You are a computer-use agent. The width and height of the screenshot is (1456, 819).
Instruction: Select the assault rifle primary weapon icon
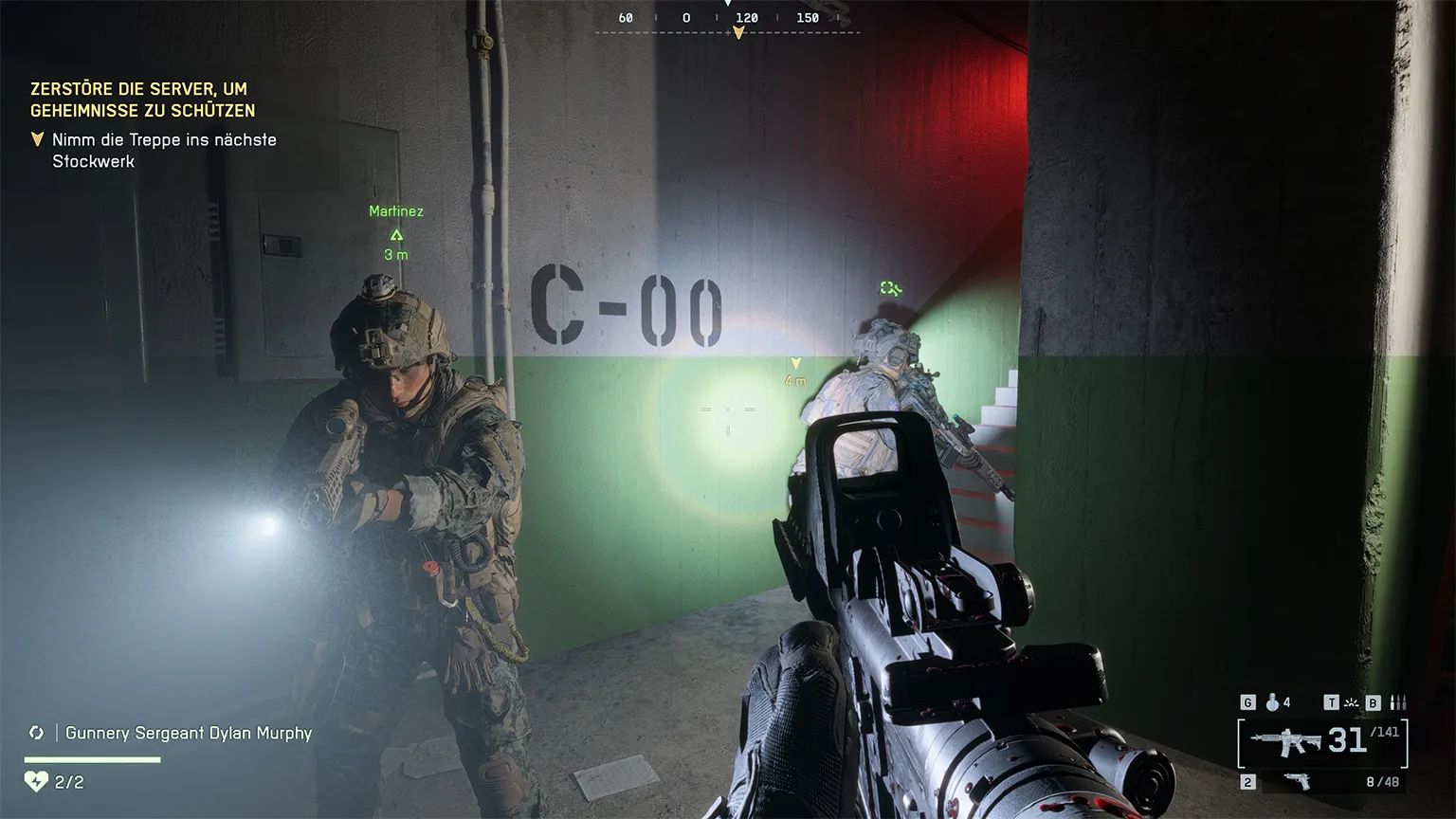pos(1287,741)
